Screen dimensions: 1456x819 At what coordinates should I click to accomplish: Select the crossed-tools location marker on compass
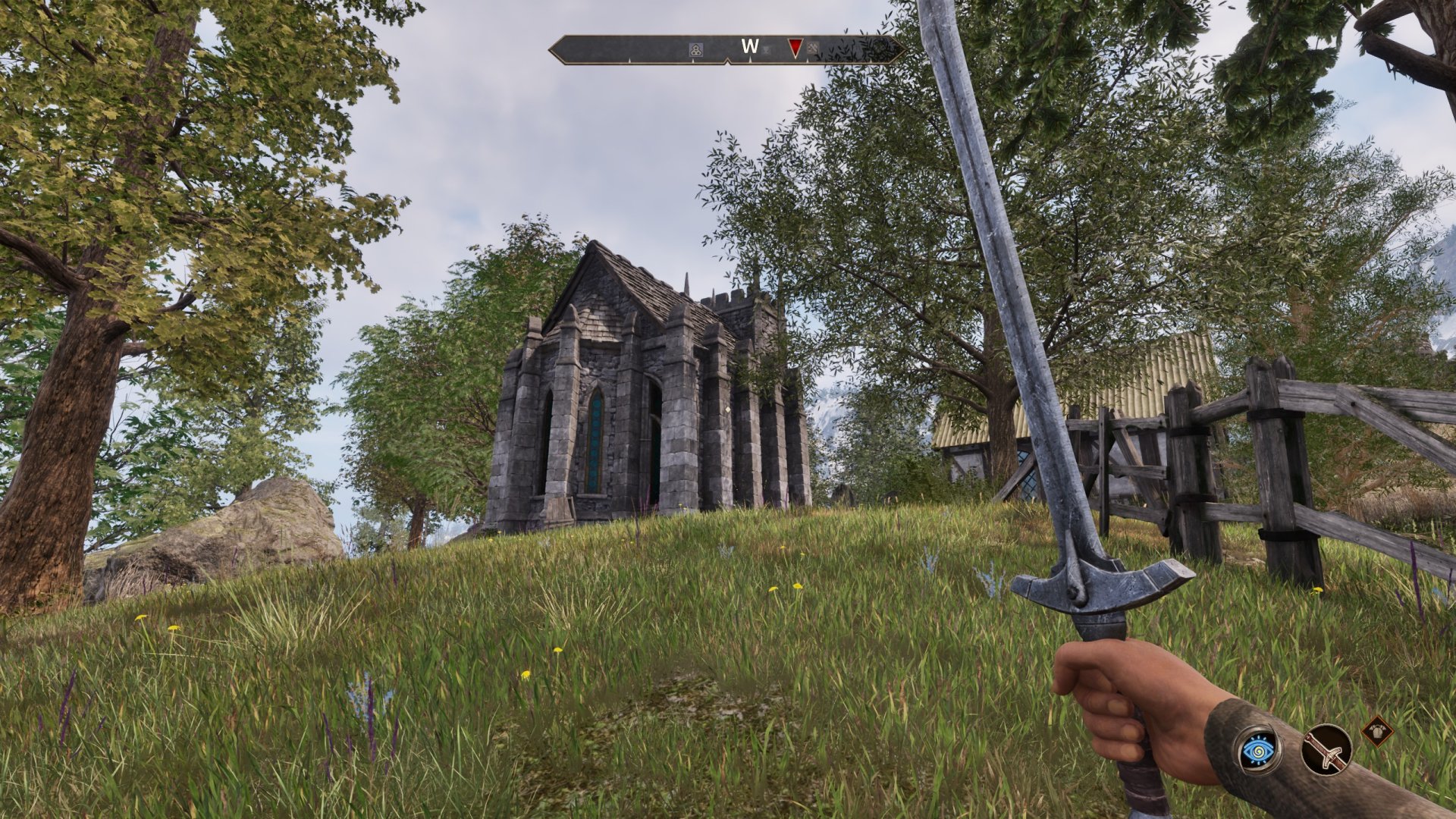tap(814, 49)
